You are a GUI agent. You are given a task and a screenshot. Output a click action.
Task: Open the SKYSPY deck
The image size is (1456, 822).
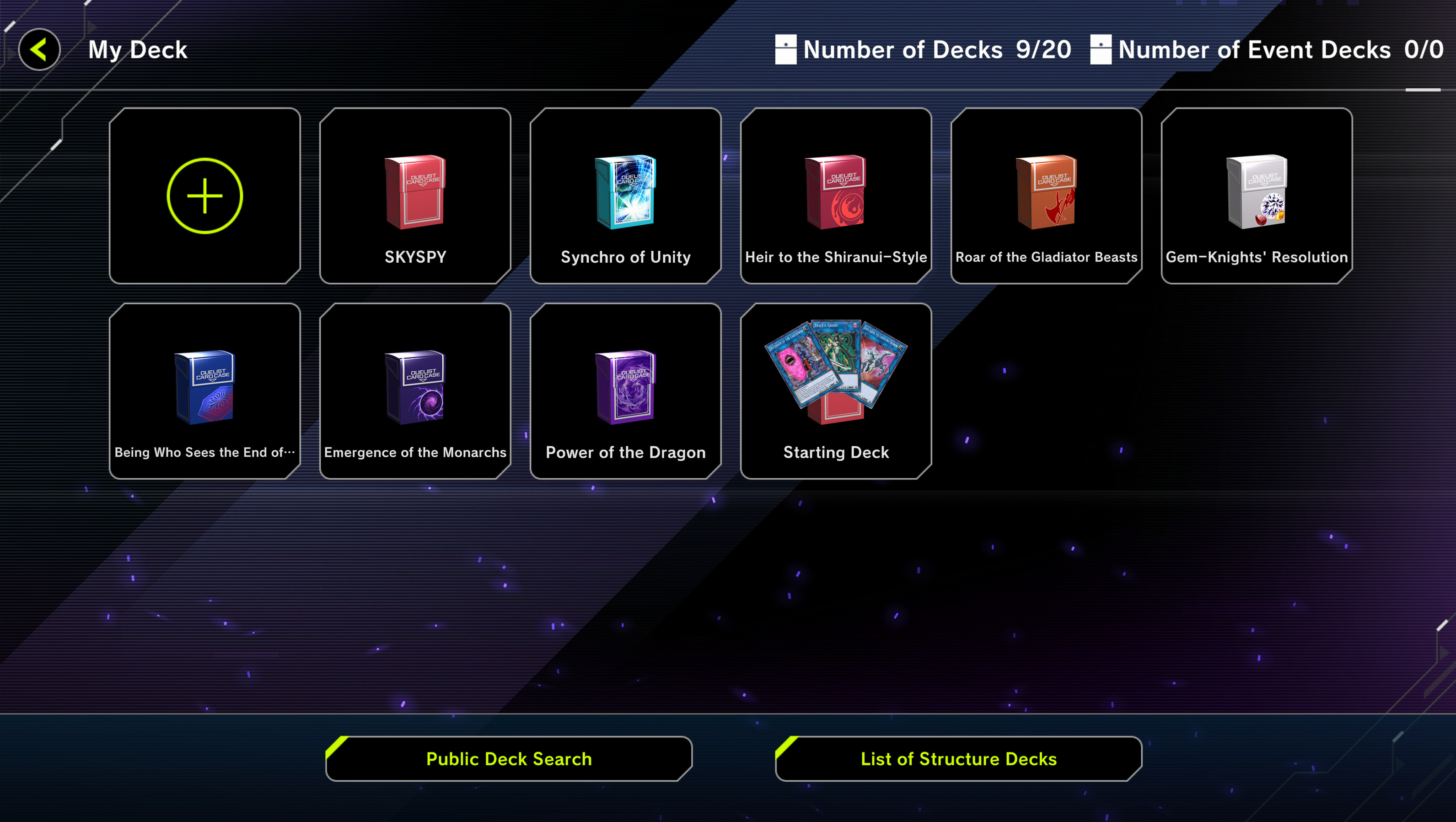tap(415, 195)
